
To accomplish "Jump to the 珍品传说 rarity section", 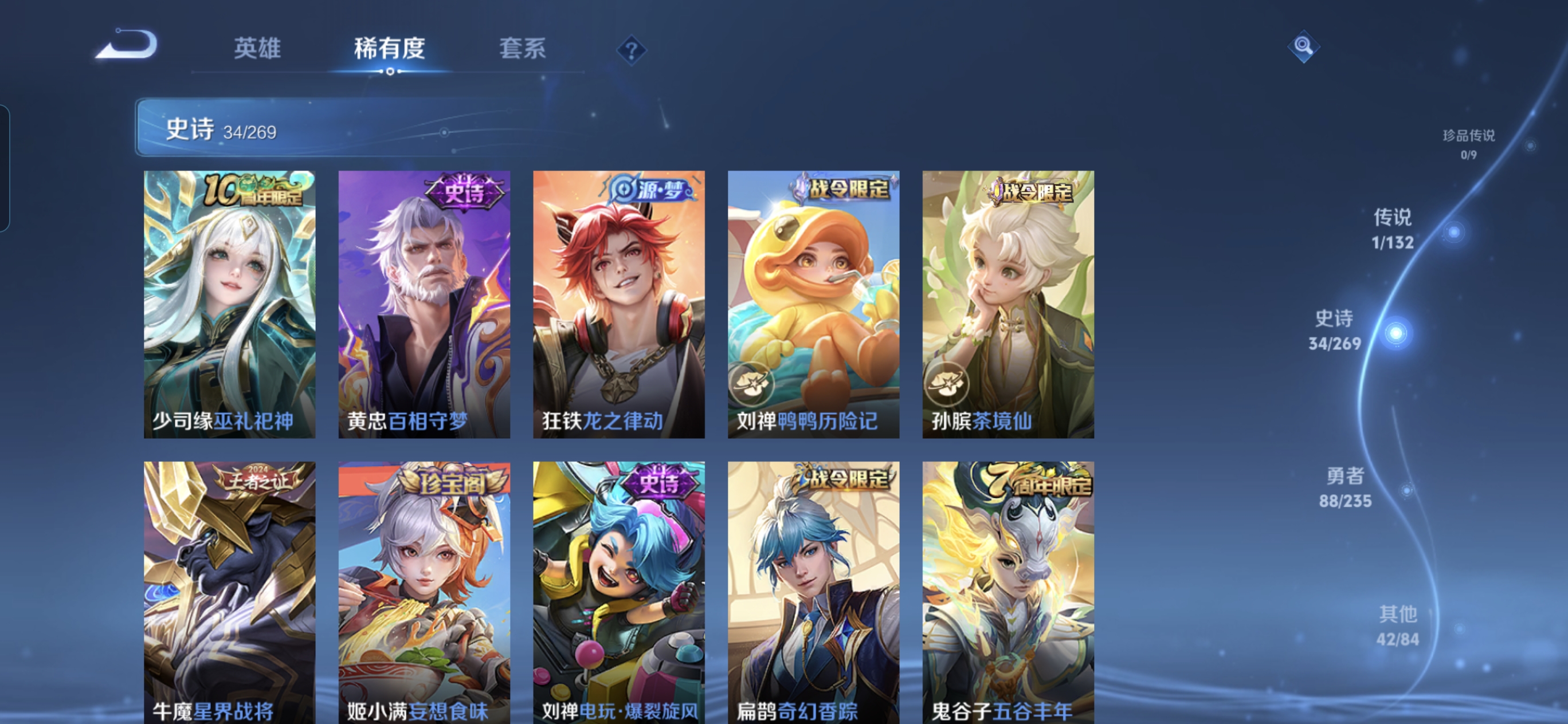I will point(1469,144).
